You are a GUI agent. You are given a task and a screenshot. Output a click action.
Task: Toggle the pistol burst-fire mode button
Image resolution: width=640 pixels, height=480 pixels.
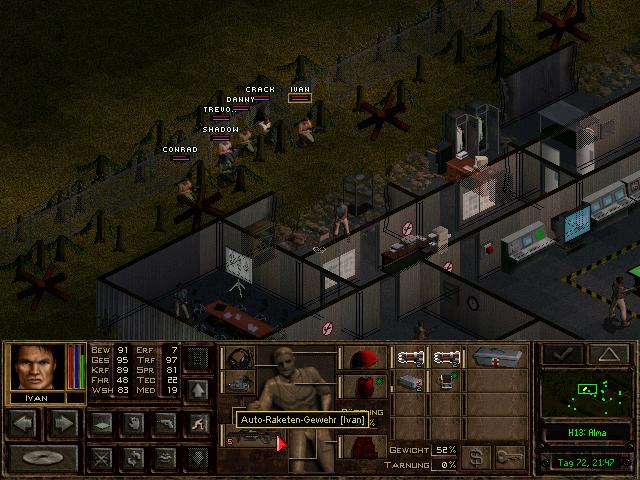coord(166,423)
